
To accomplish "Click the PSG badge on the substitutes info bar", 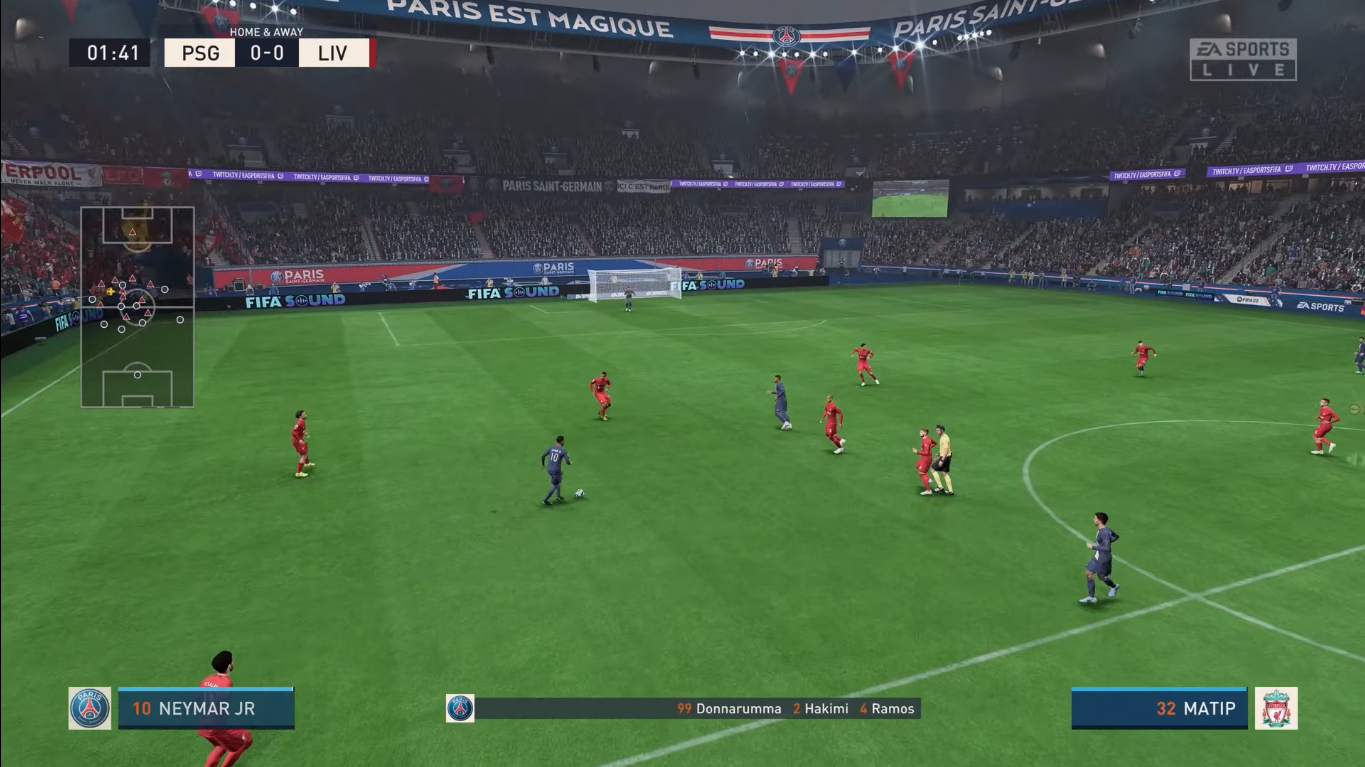I will tap(459, 708).
